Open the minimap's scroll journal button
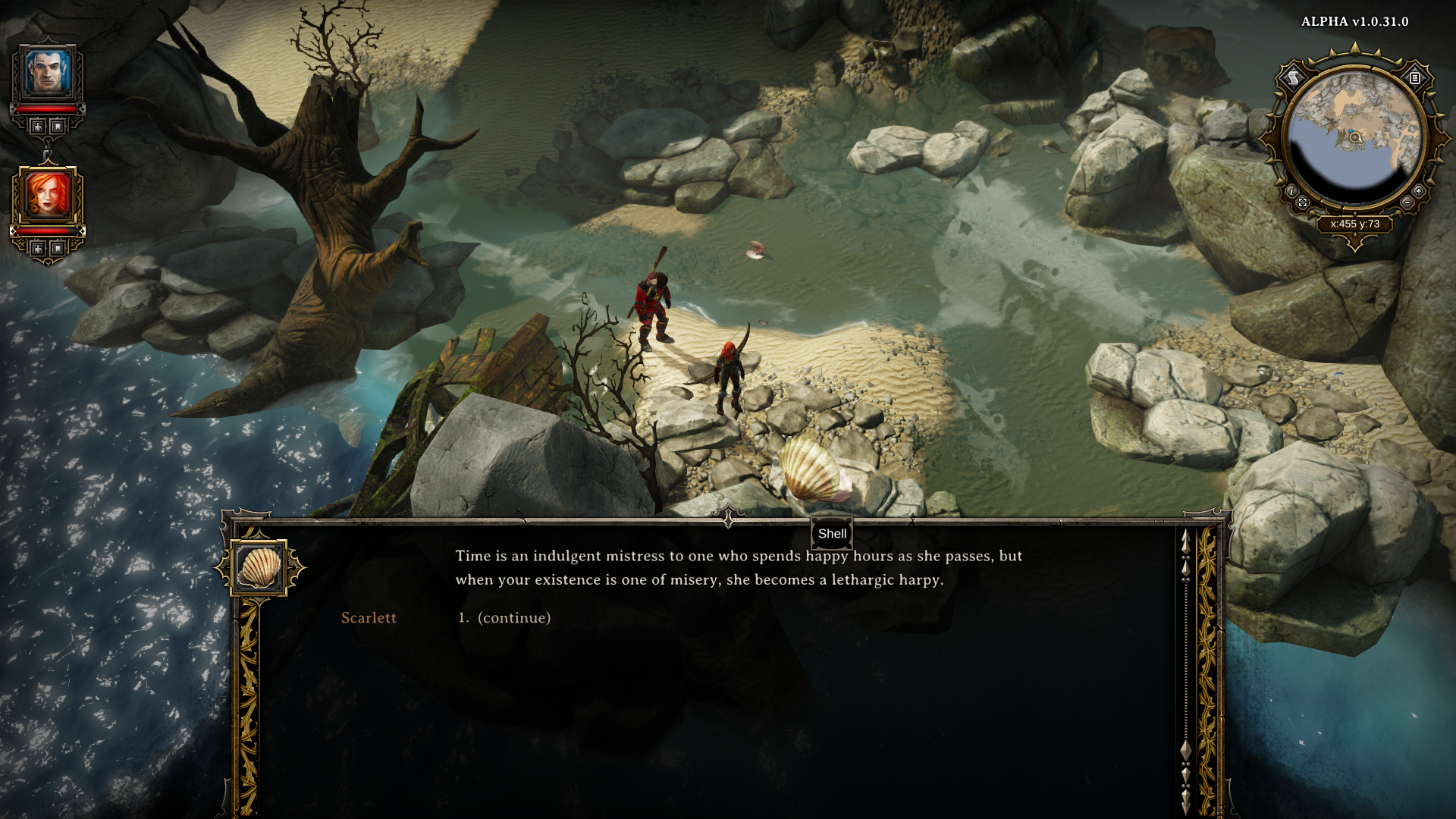 (x=1294, y=77)
